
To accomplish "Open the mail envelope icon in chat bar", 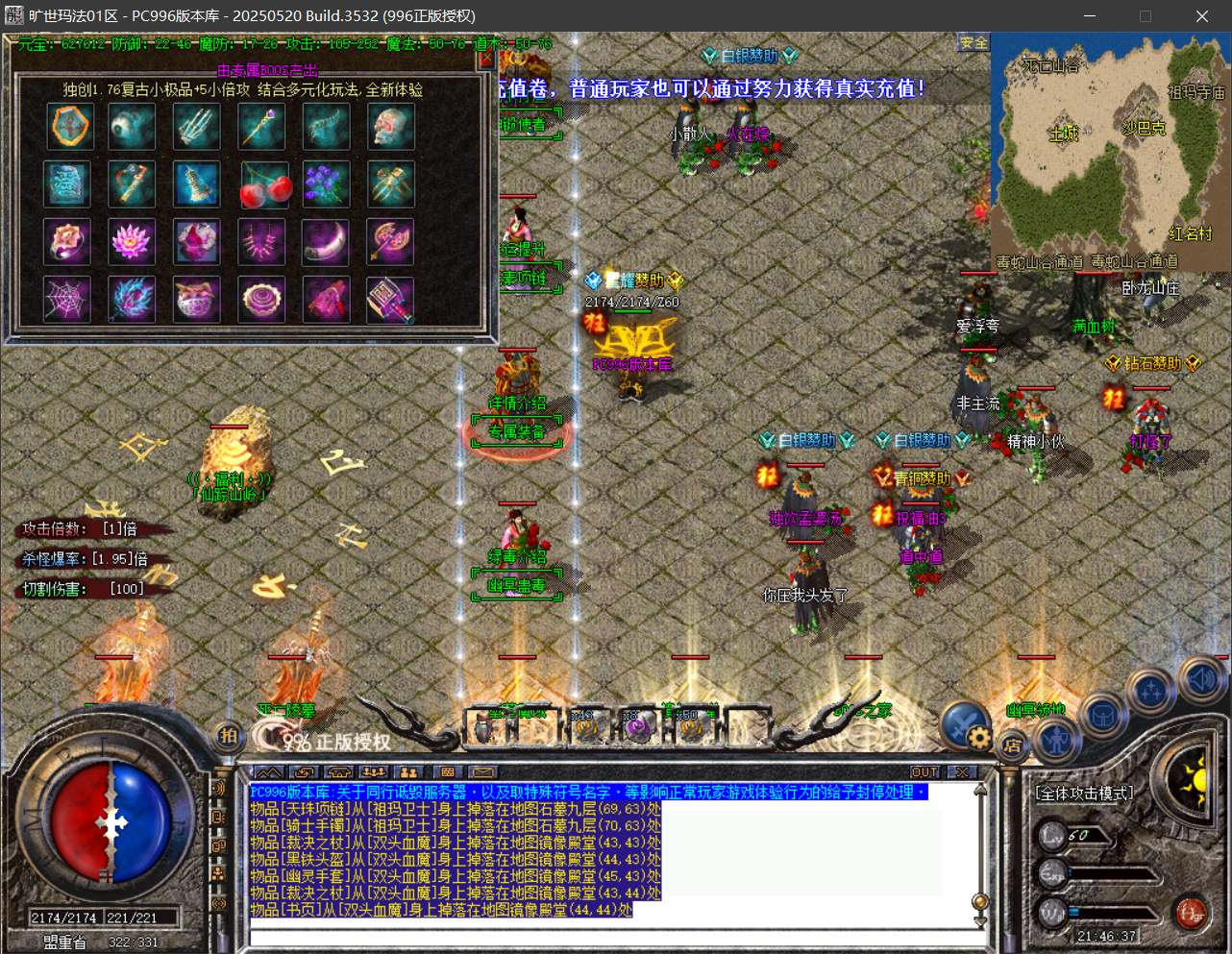I will pyautogui.click(x=482, y=772).
